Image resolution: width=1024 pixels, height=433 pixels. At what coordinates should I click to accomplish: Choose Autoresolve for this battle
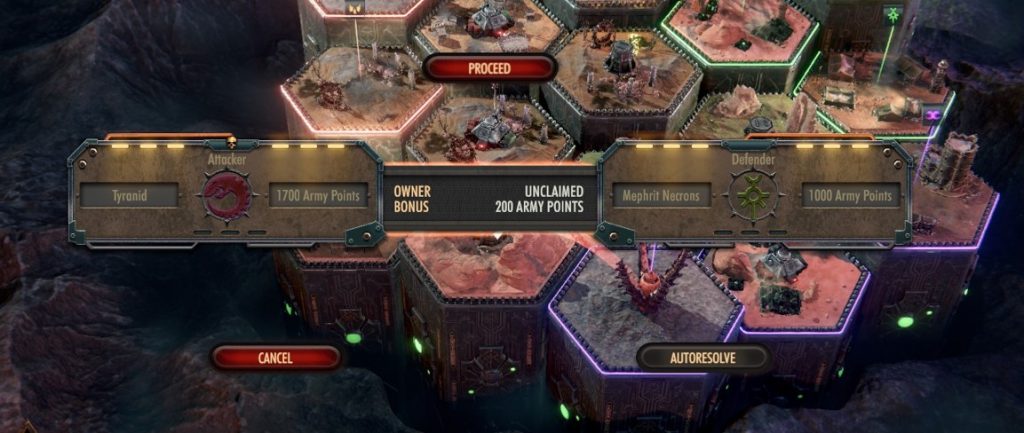pos(703,357)
